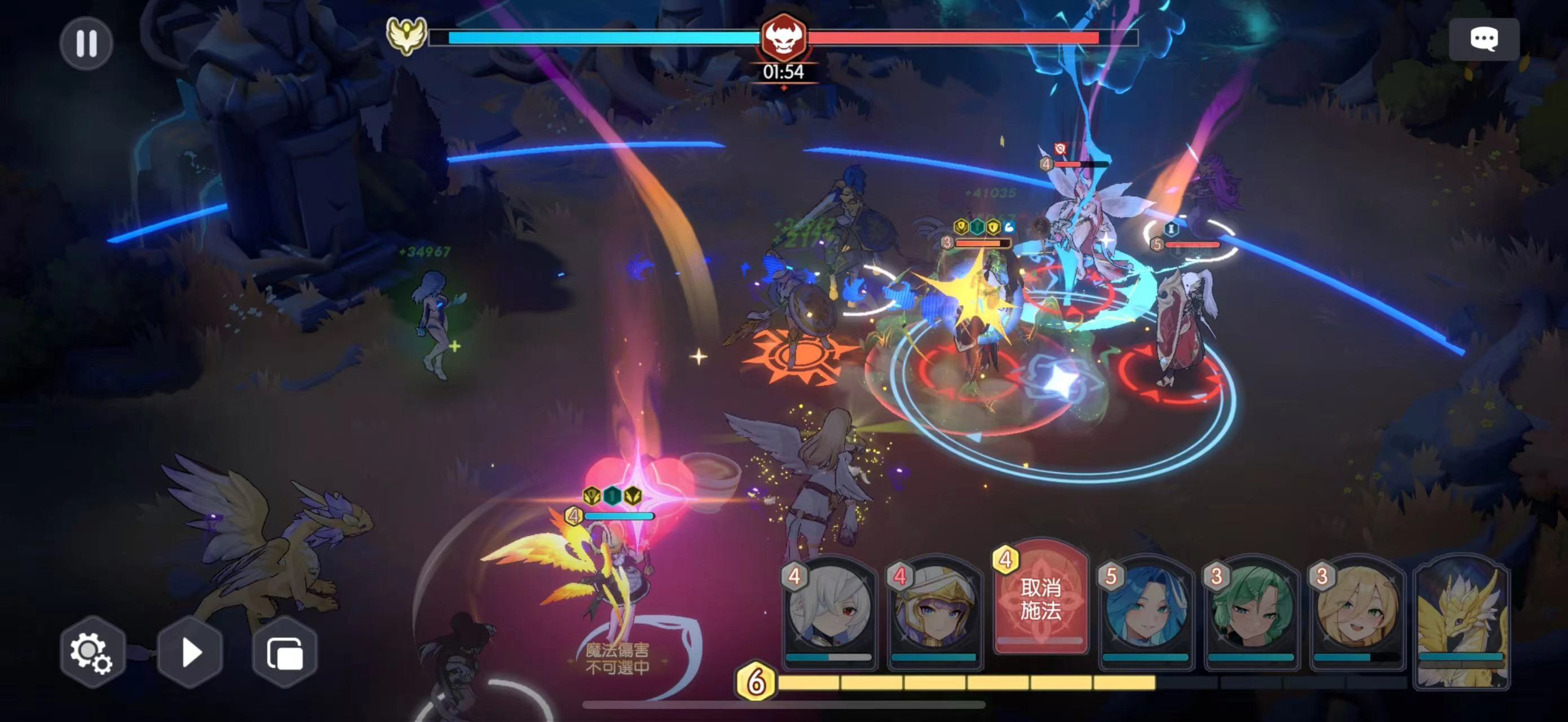Toggle the auto-play arrow button
The image size is (1568, 722).
pyautogui.click(x=190, y=653)
